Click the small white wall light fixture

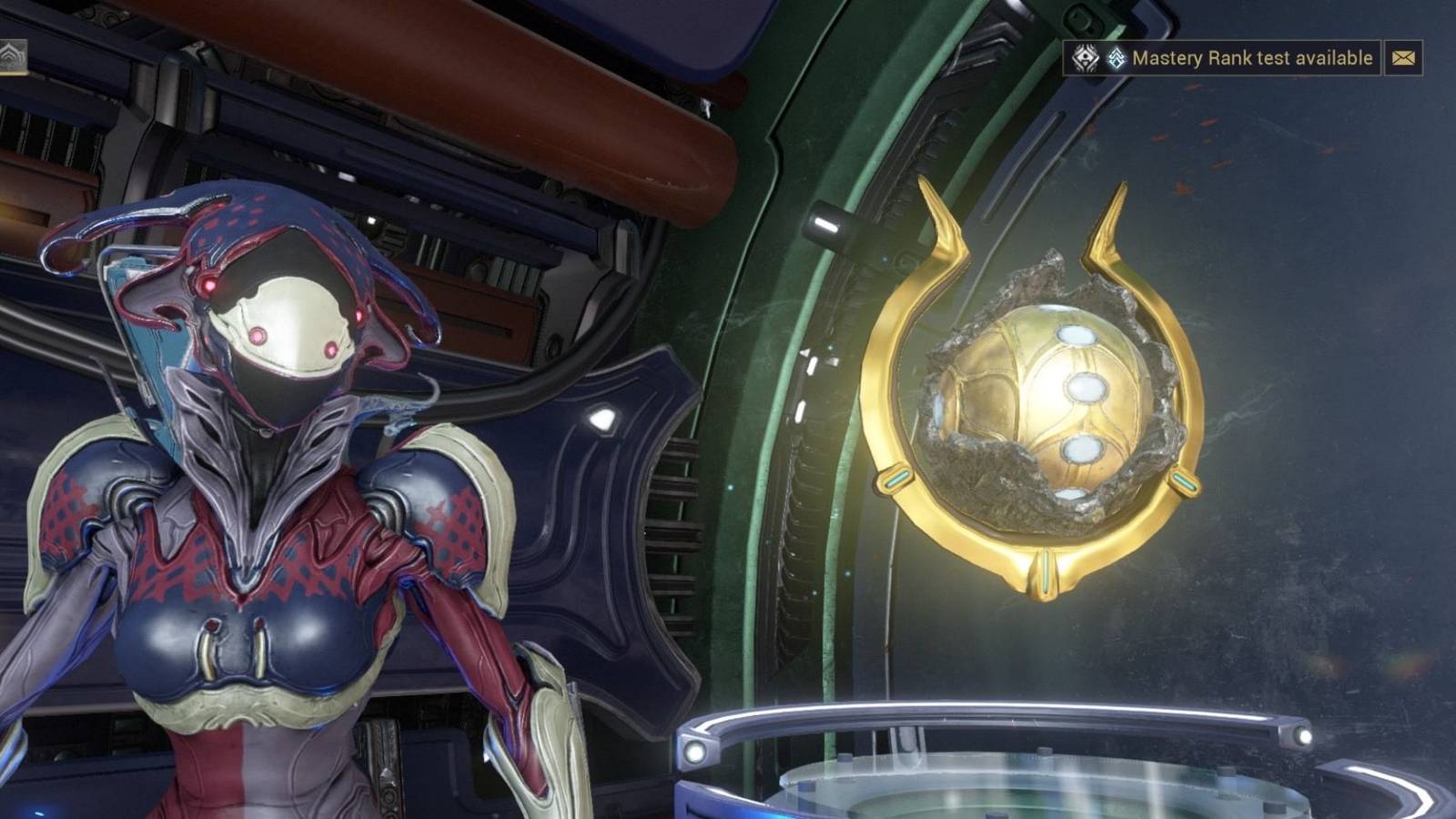[x=601, y=420]
